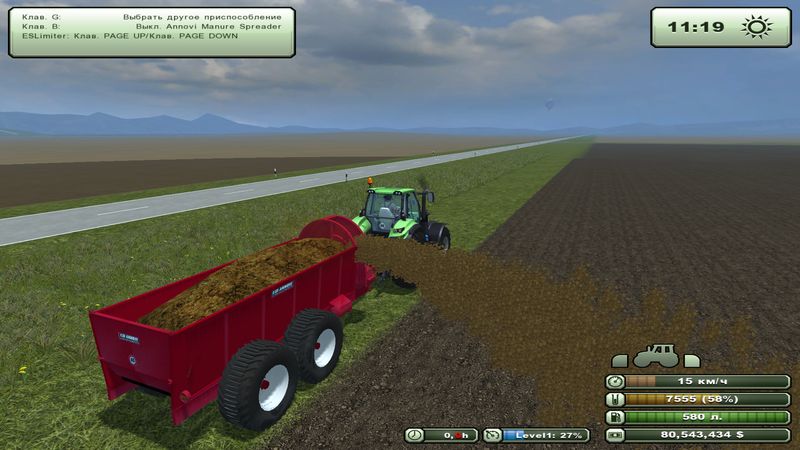Click the fuel pump icon

[x=616, y=417]
